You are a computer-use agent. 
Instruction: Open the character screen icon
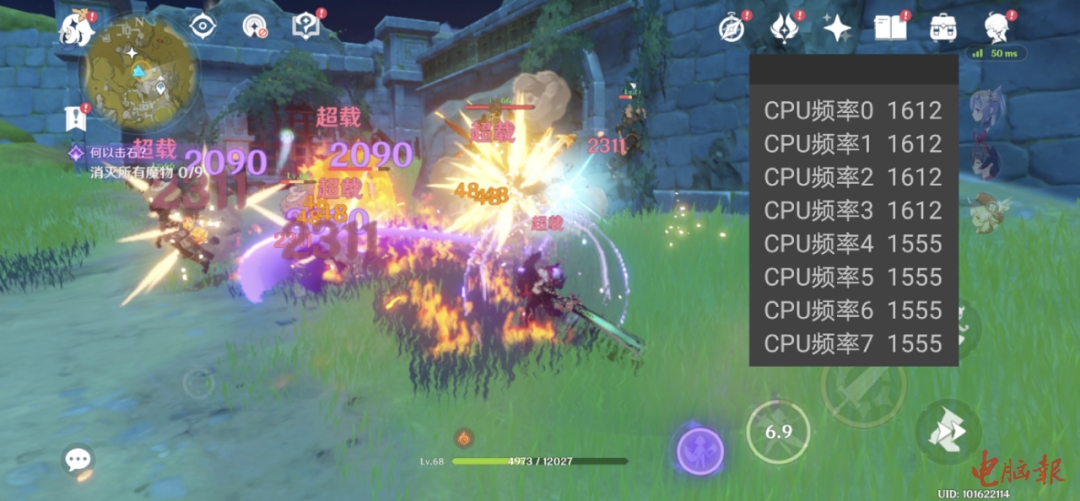click(x=996, y=27)
